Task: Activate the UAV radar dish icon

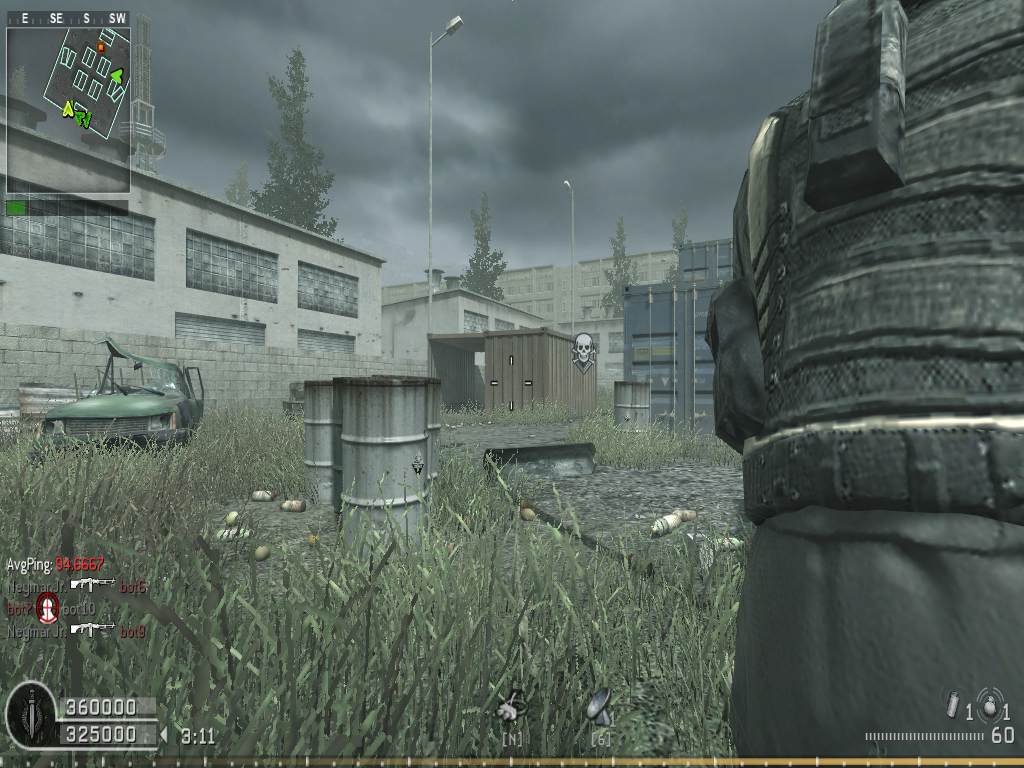Action: point(600,706)
